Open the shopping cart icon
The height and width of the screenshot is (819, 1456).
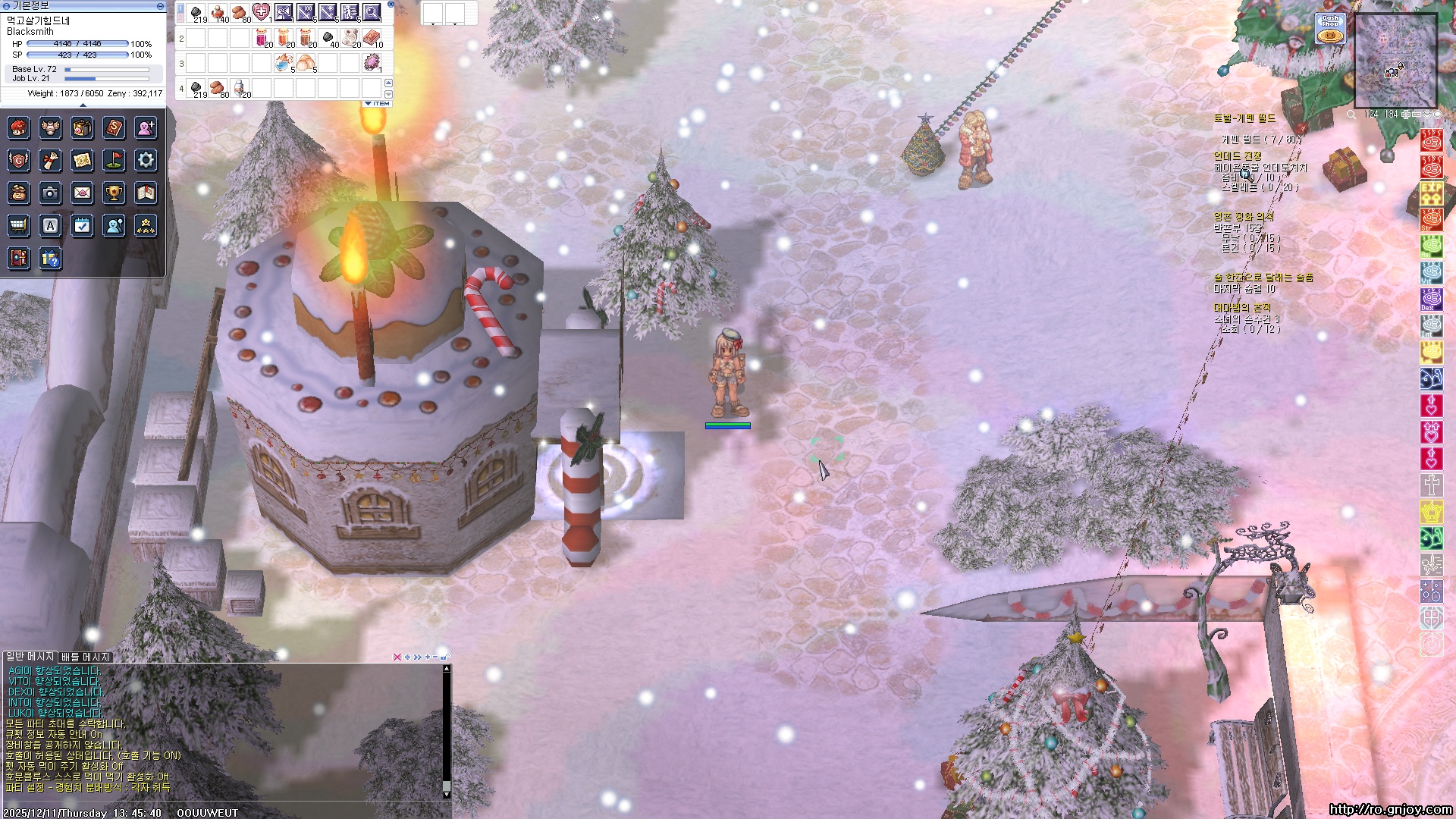[18, 225]
